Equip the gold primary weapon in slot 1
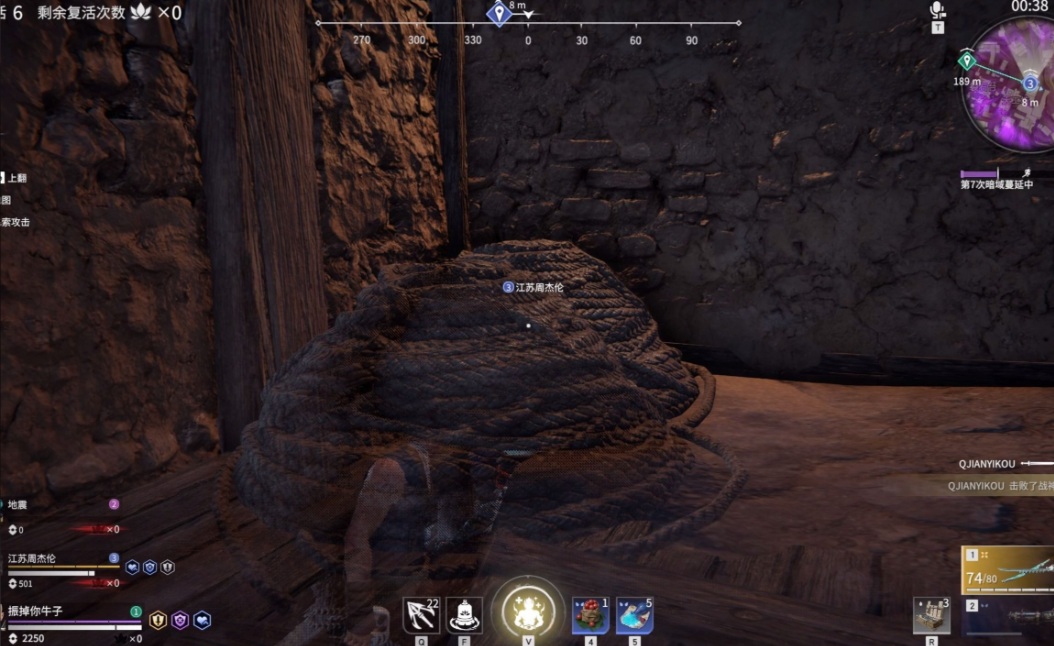This screenshot has width=1054, height=646. [x=1007, y=570]
